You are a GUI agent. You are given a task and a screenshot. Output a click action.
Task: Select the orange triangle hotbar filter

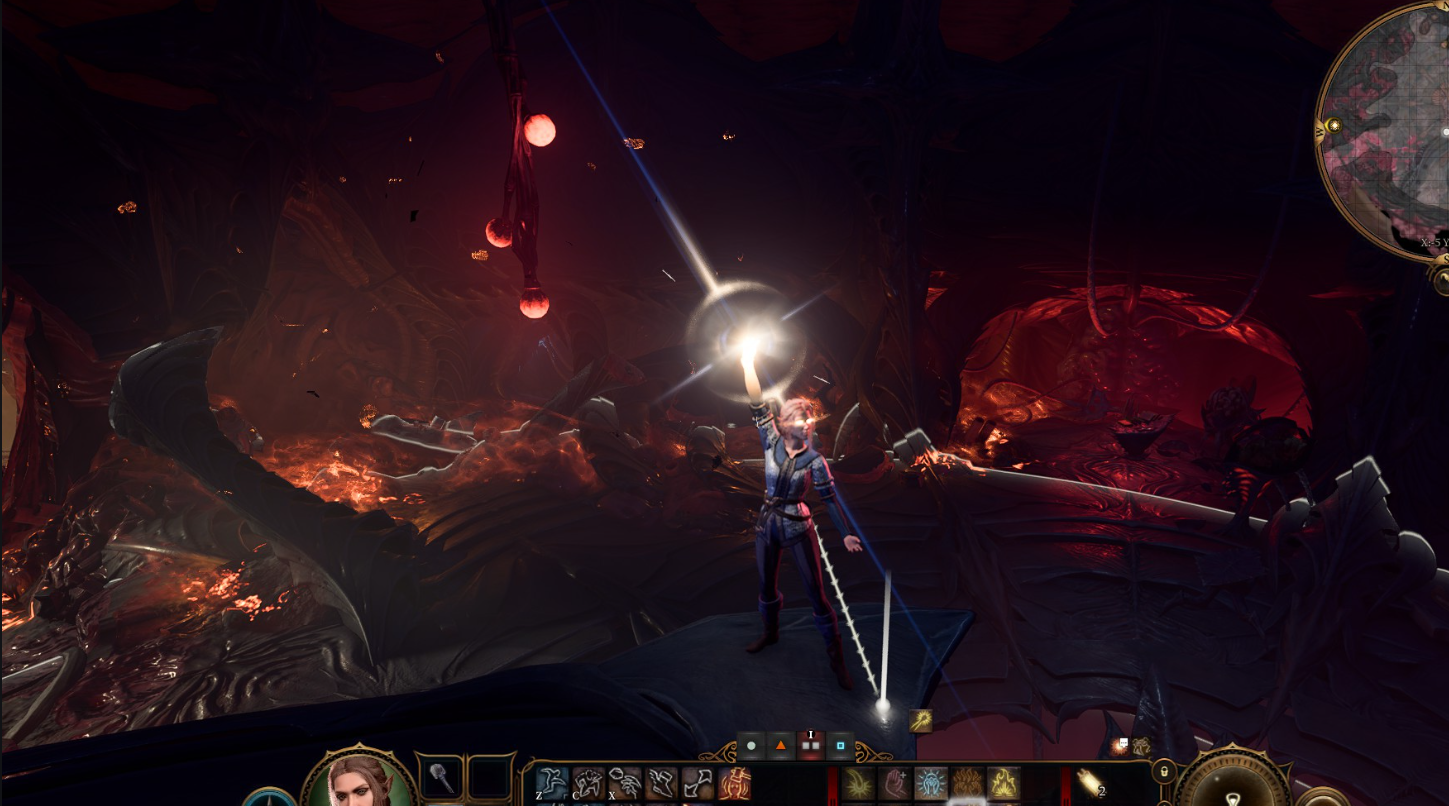point(781,745)
